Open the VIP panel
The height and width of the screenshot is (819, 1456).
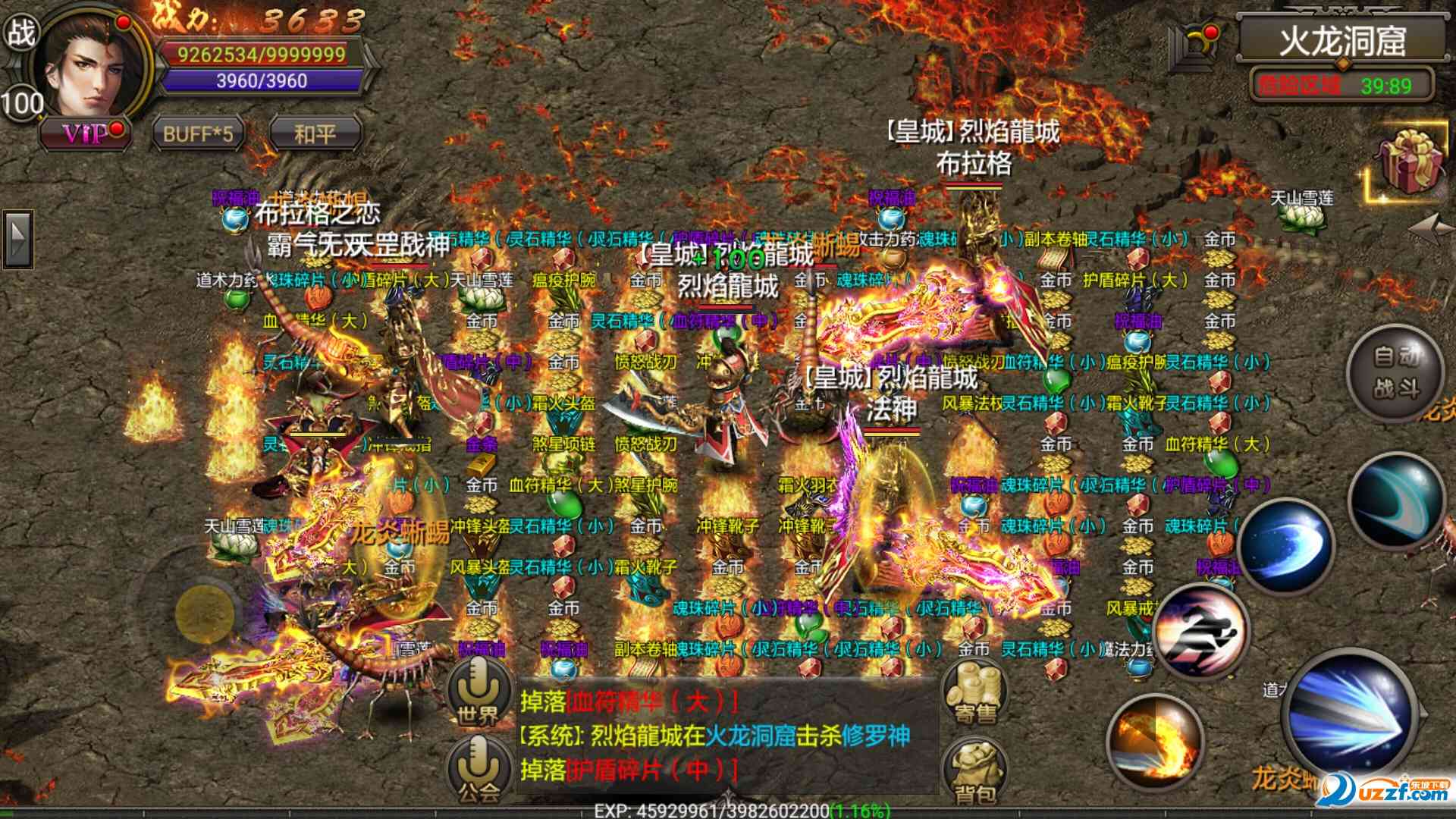click(x=85, y=134)
